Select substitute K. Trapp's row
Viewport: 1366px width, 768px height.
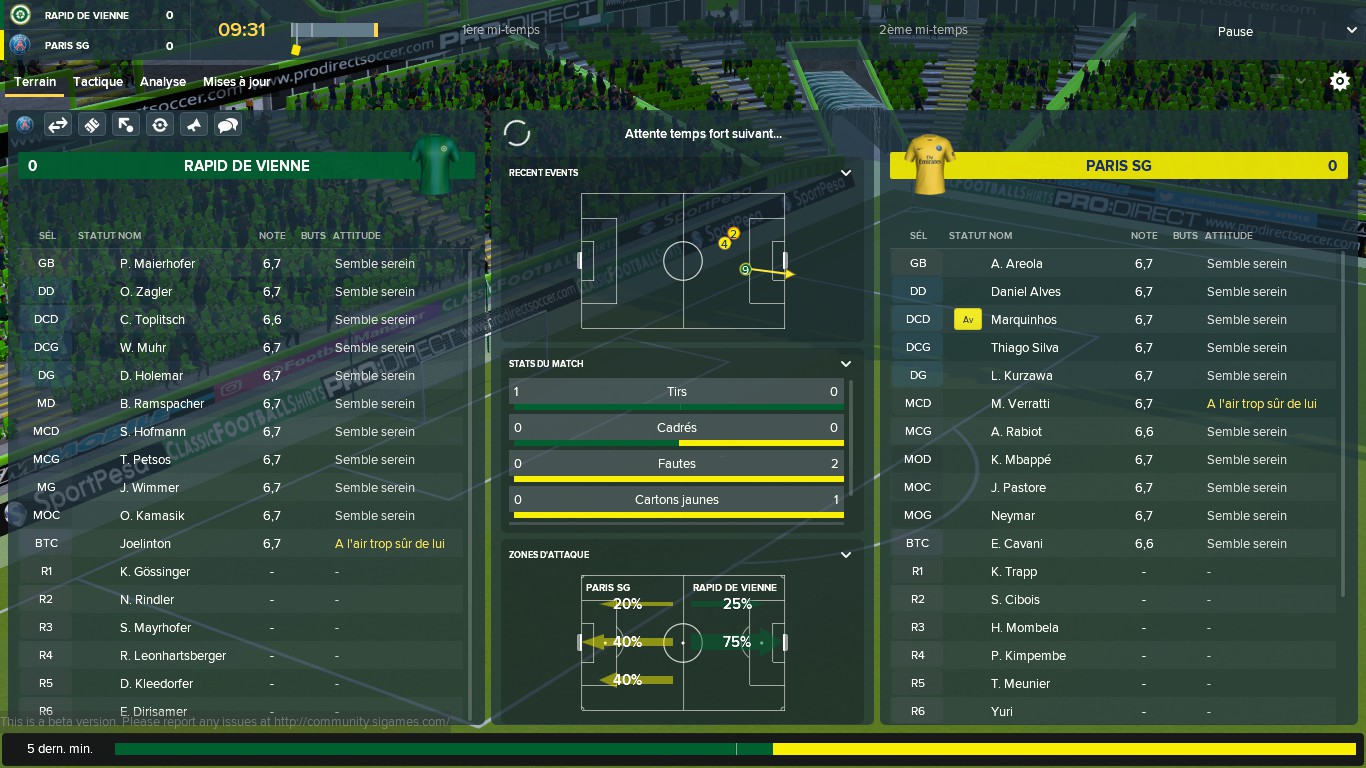[1013, 572]
